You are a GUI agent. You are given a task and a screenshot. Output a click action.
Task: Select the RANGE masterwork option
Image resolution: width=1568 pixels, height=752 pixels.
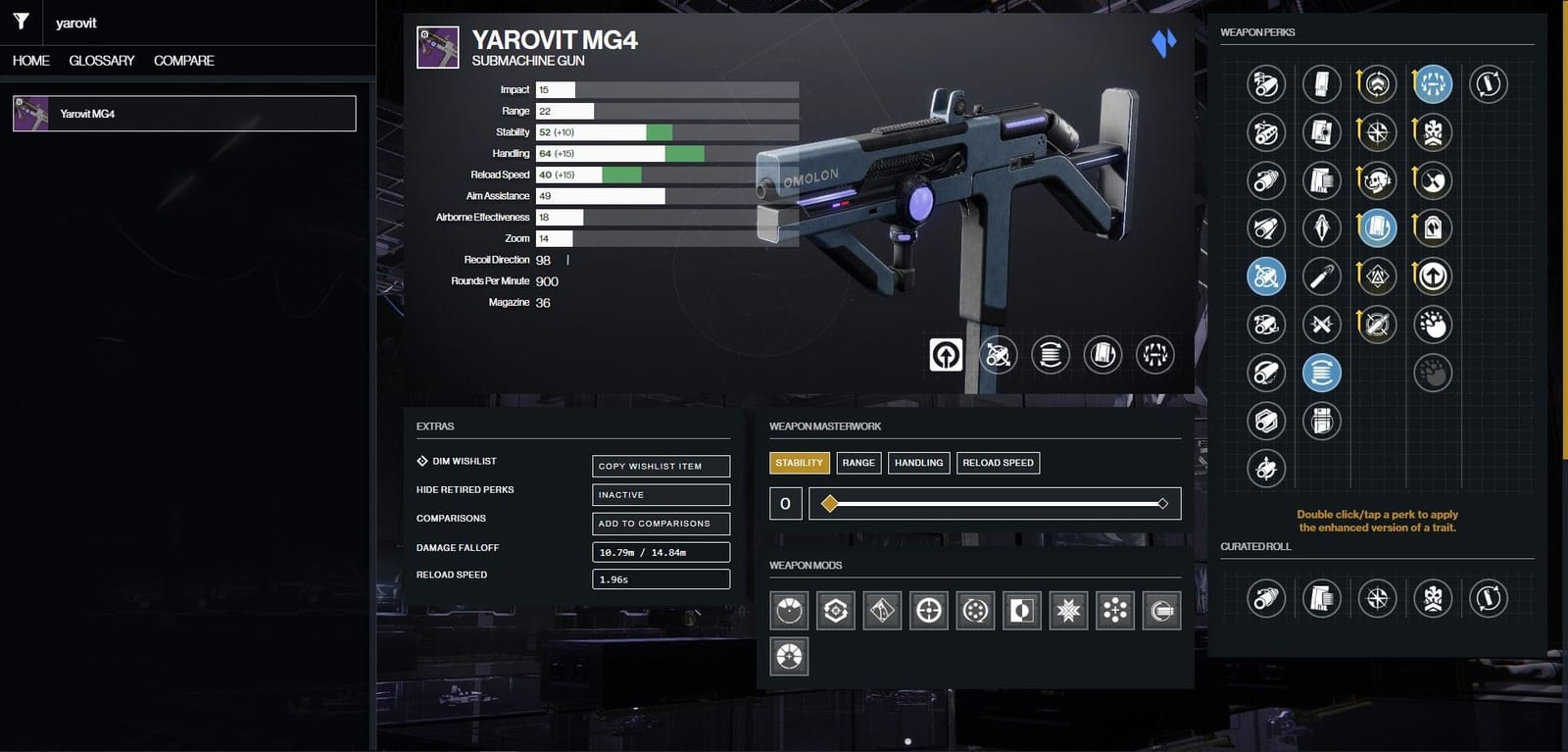[x=858, y=462]
